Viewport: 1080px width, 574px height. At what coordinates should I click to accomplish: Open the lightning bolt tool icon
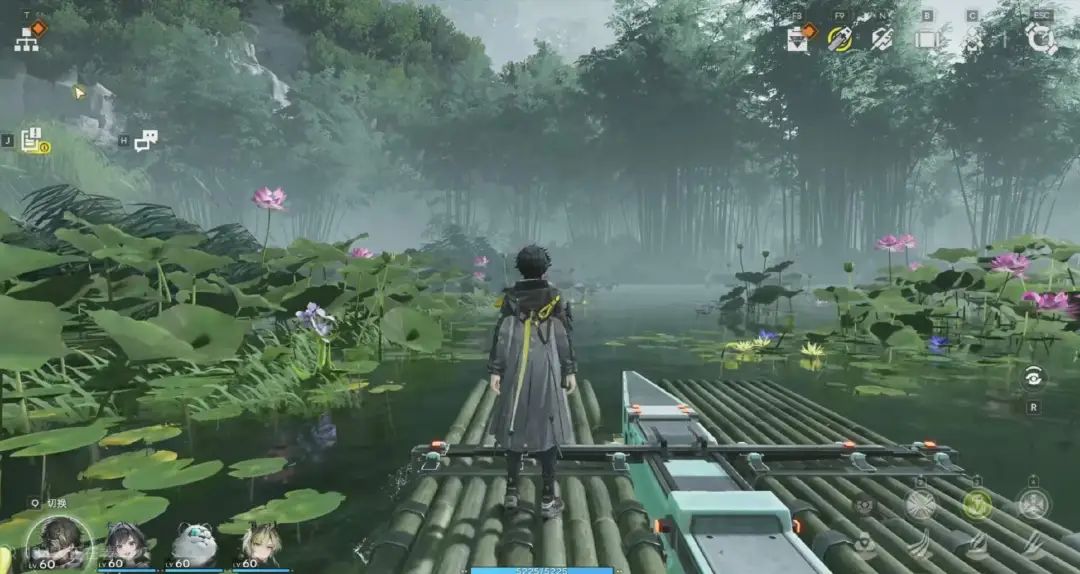[881, 39]
